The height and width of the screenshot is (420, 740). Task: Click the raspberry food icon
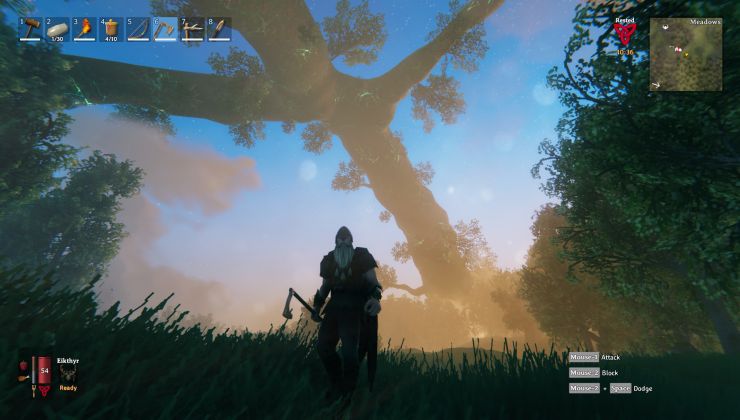(22, 366)
